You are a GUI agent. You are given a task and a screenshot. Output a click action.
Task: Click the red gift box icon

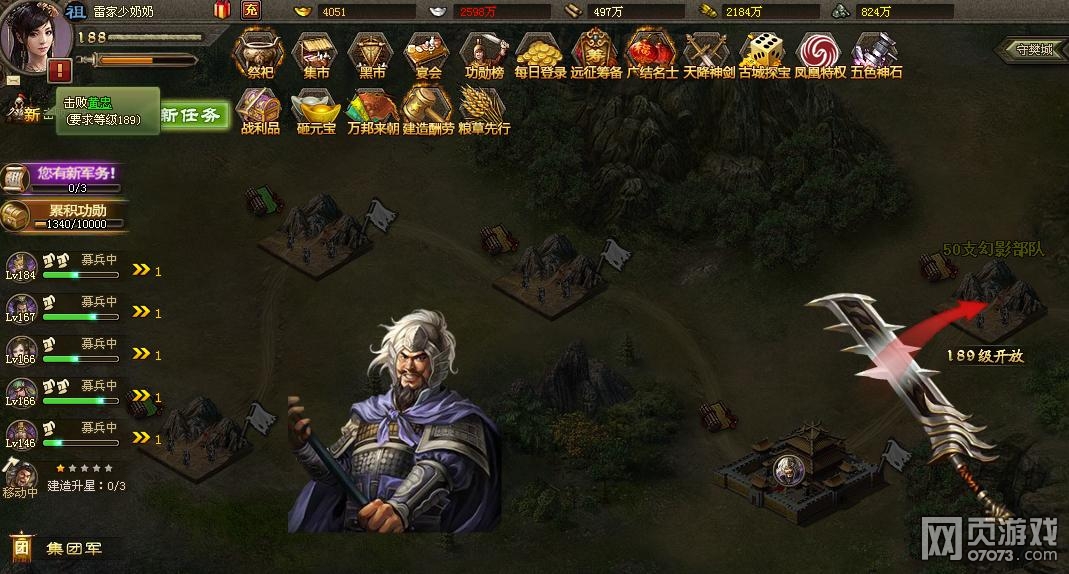[222, 11]
